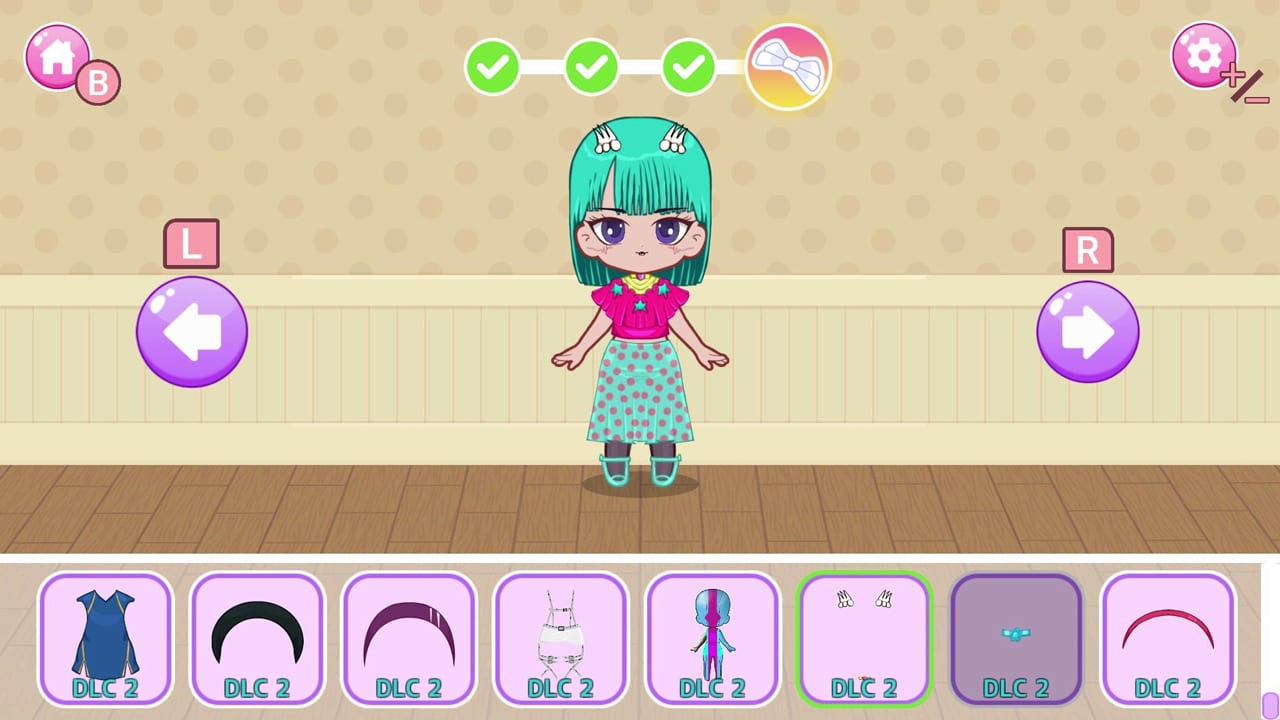
Task: Select the black crescent headband item
Action: pyautogui.click(x=256, y=637)
